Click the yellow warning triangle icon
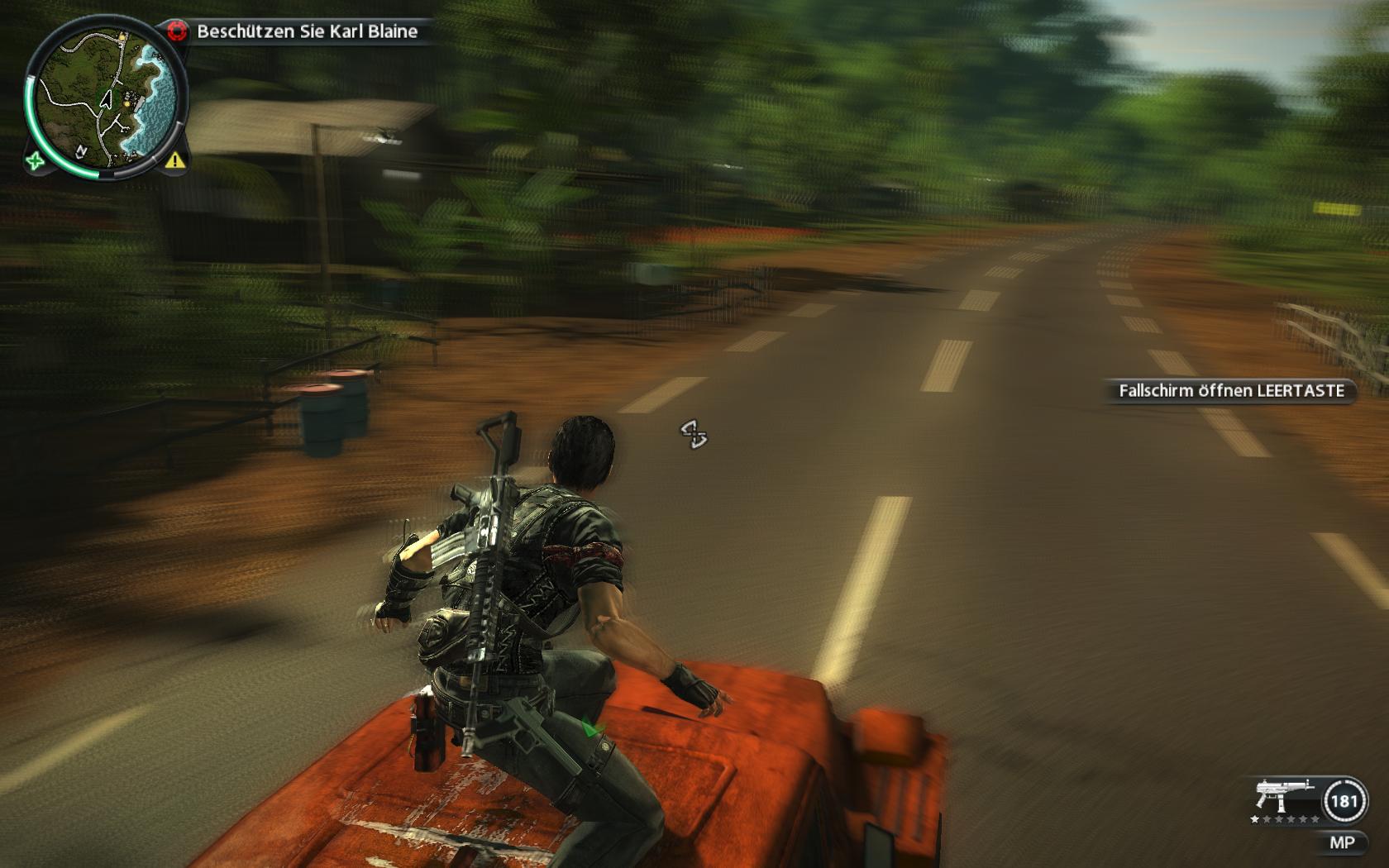 [174, 160]
